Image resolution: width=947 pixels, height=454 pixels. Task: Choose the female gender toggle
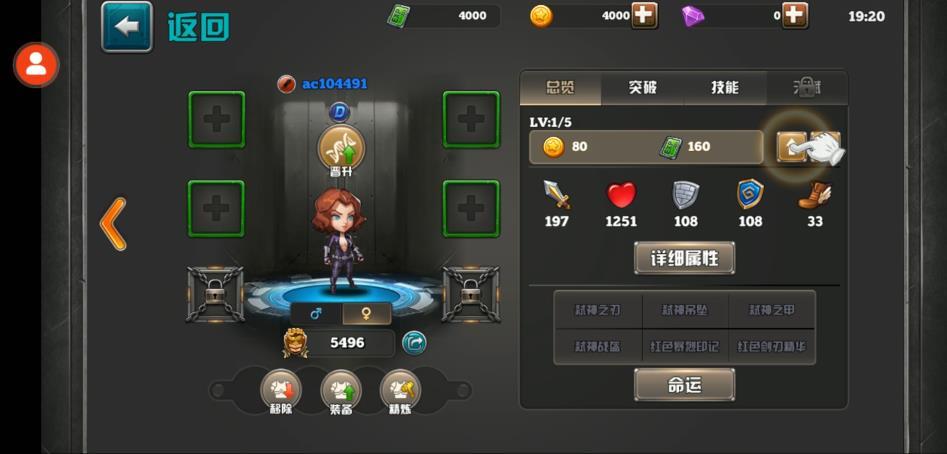(x=366, y=314)
